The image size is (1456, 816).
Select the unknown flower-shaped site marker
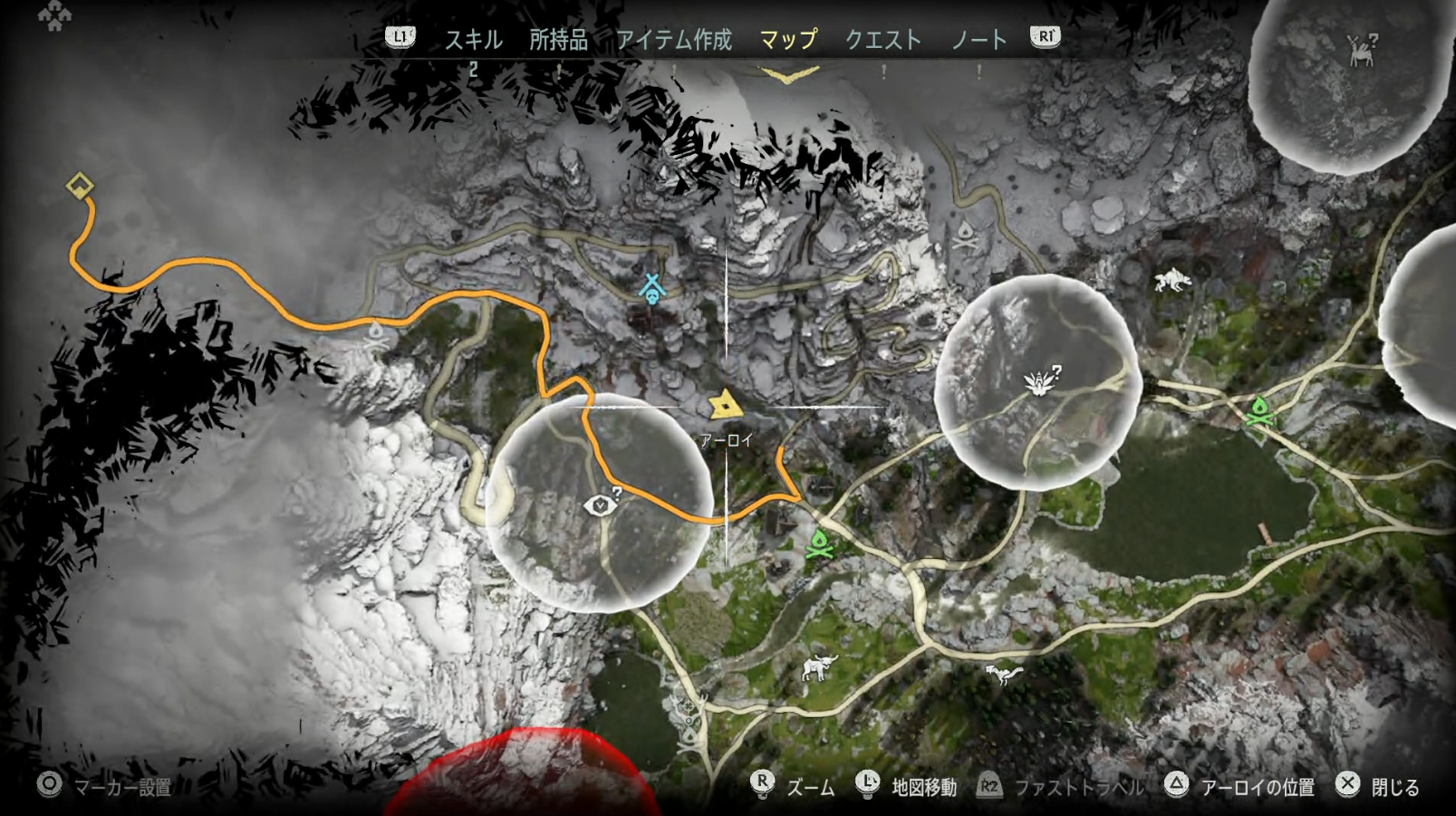[1039, 381]
